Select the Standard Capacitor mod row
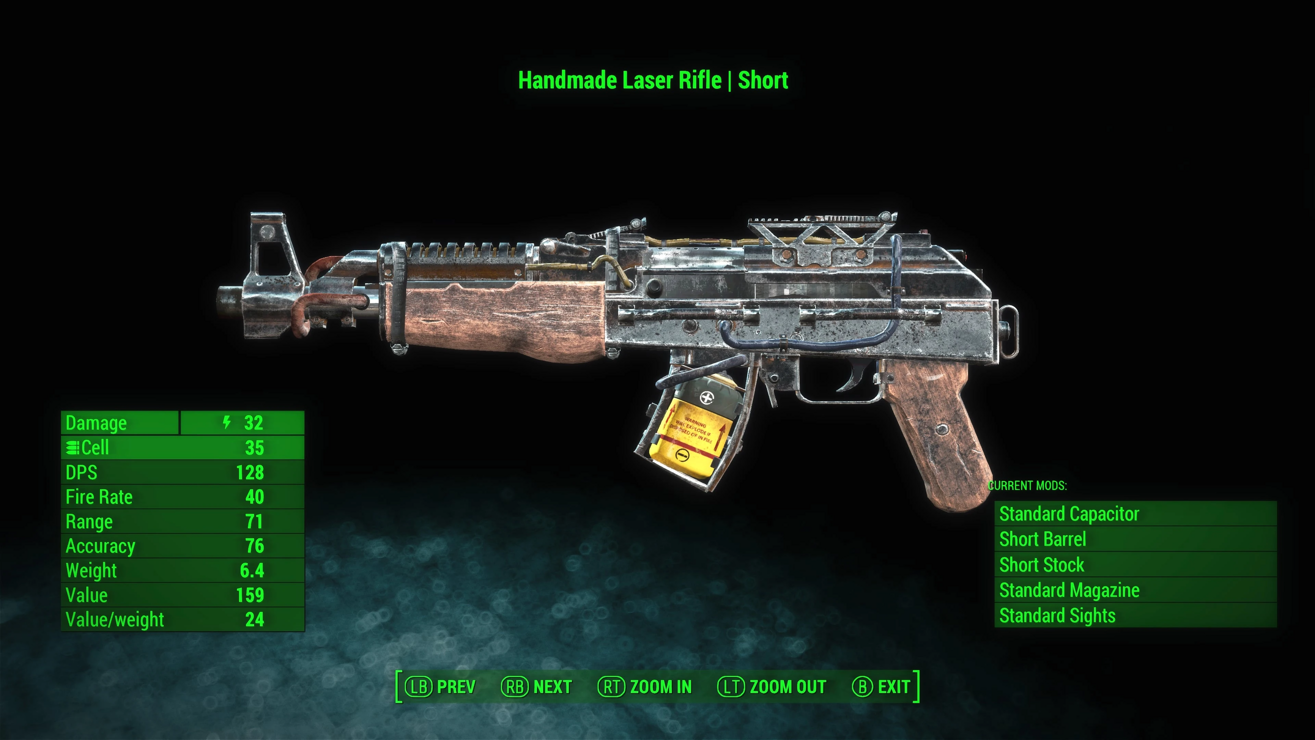1315x740 pixels. click(x=1135, y=514)
